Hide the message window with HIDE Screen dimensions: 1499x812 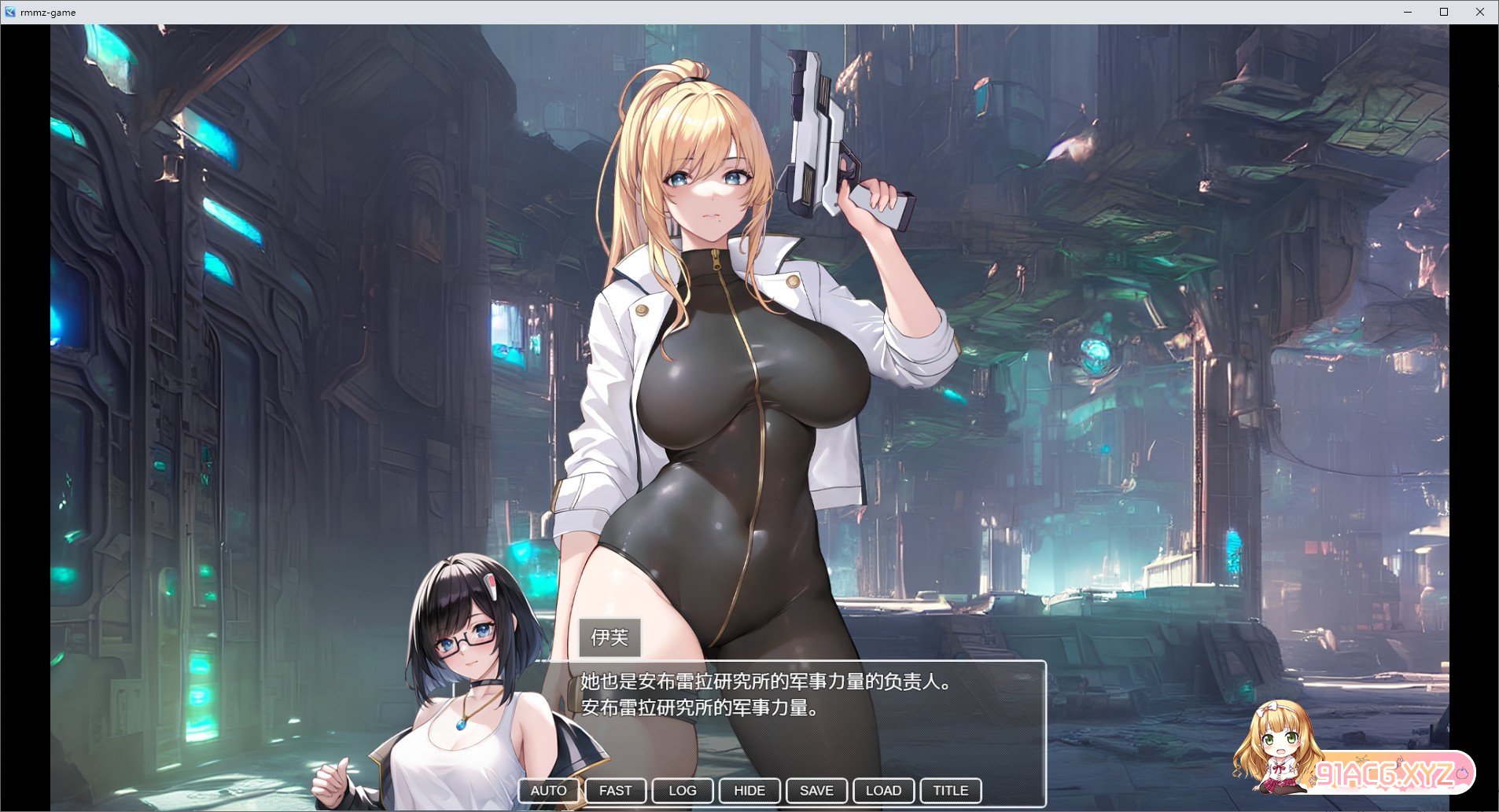pyautogui.click(x=749, y=791)
